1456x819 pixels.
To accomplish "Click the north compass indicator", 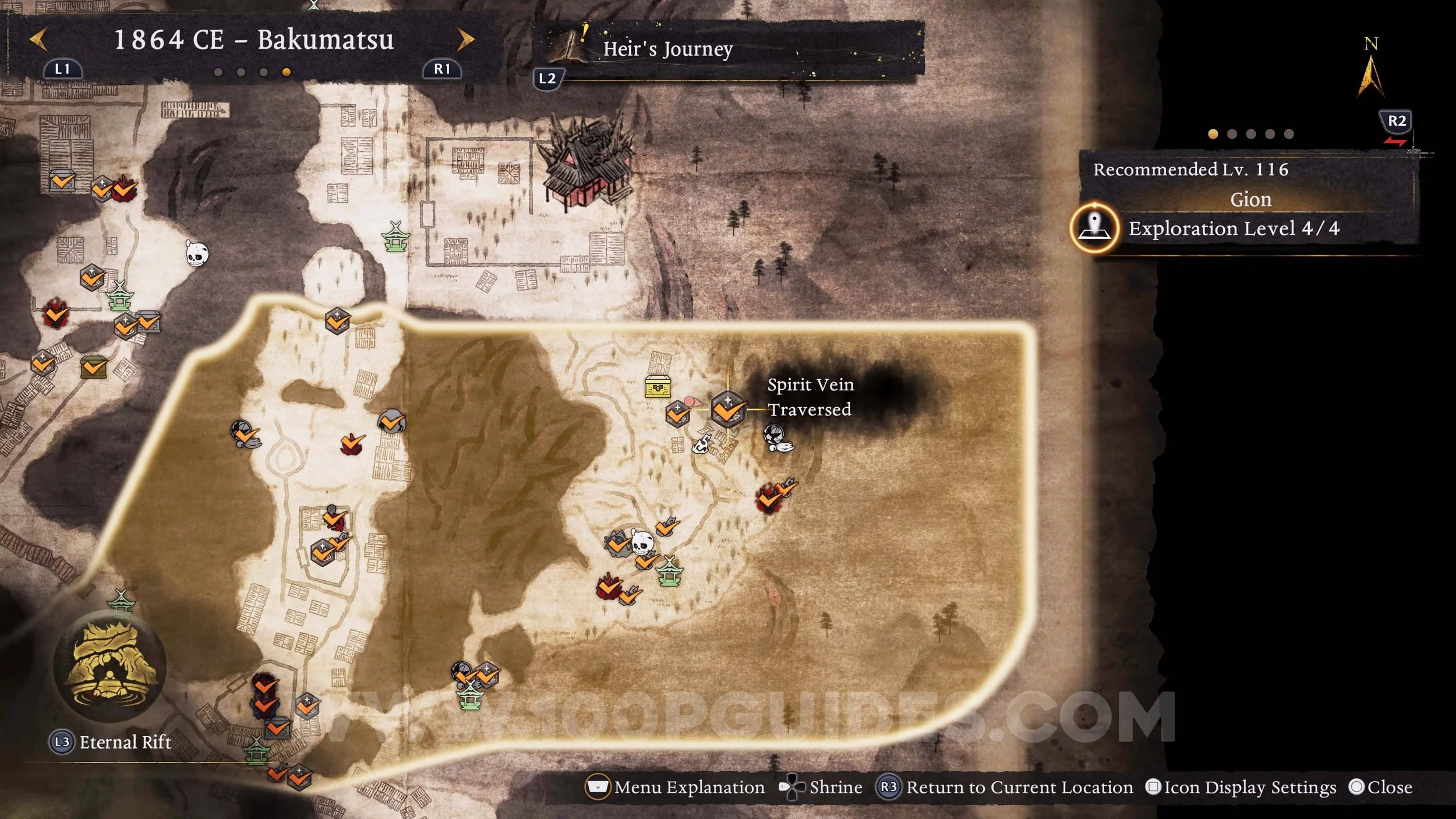I will click(1370, 71).
